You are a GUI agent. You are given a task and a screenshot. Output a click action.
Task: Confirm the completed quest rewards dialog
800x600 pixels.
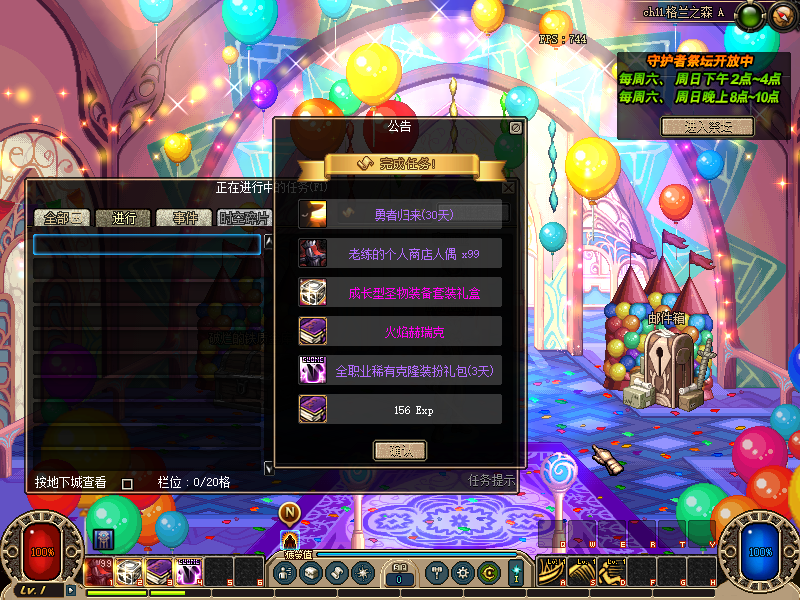pyautogui.click(x=399, y=450)
